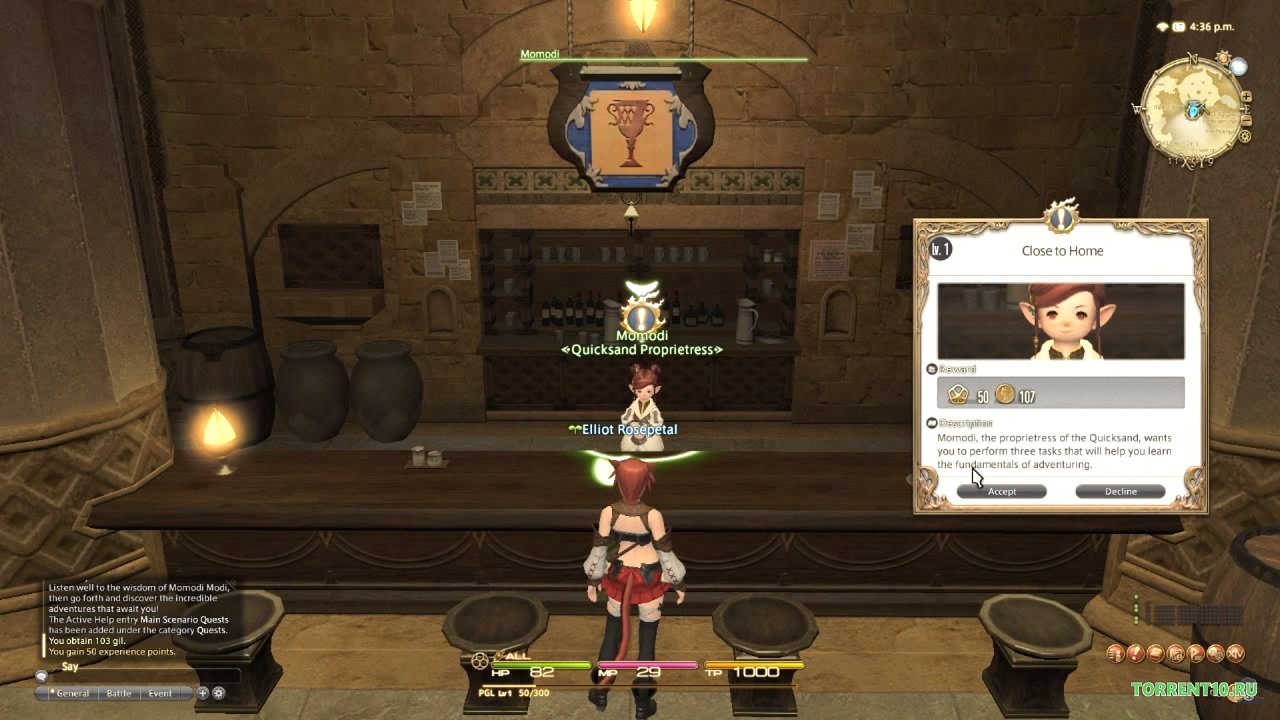This screenshot has height=720, width=1280.
Task: Toggle the chat mode speech bubble icon
Action: 42,676
